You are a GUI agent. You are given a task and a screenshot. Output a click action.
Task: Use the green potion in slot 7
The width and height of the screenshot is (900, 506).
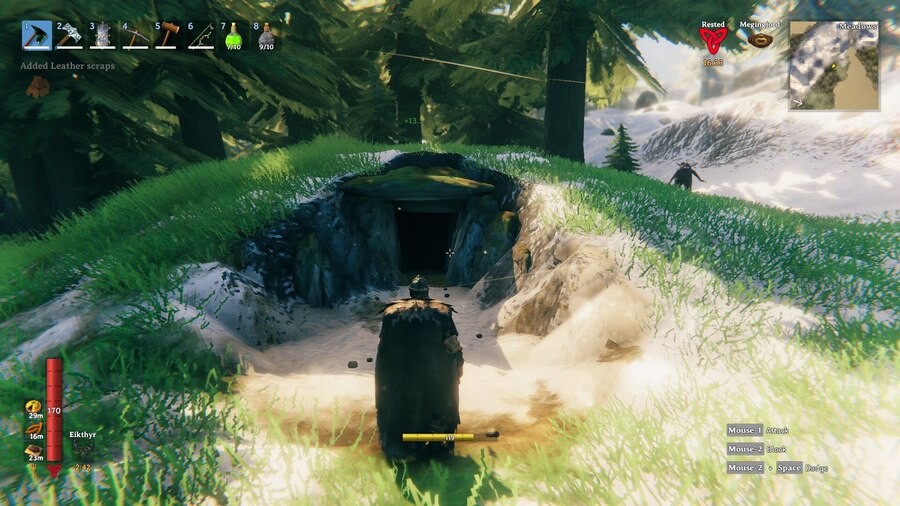pos(234,36)
